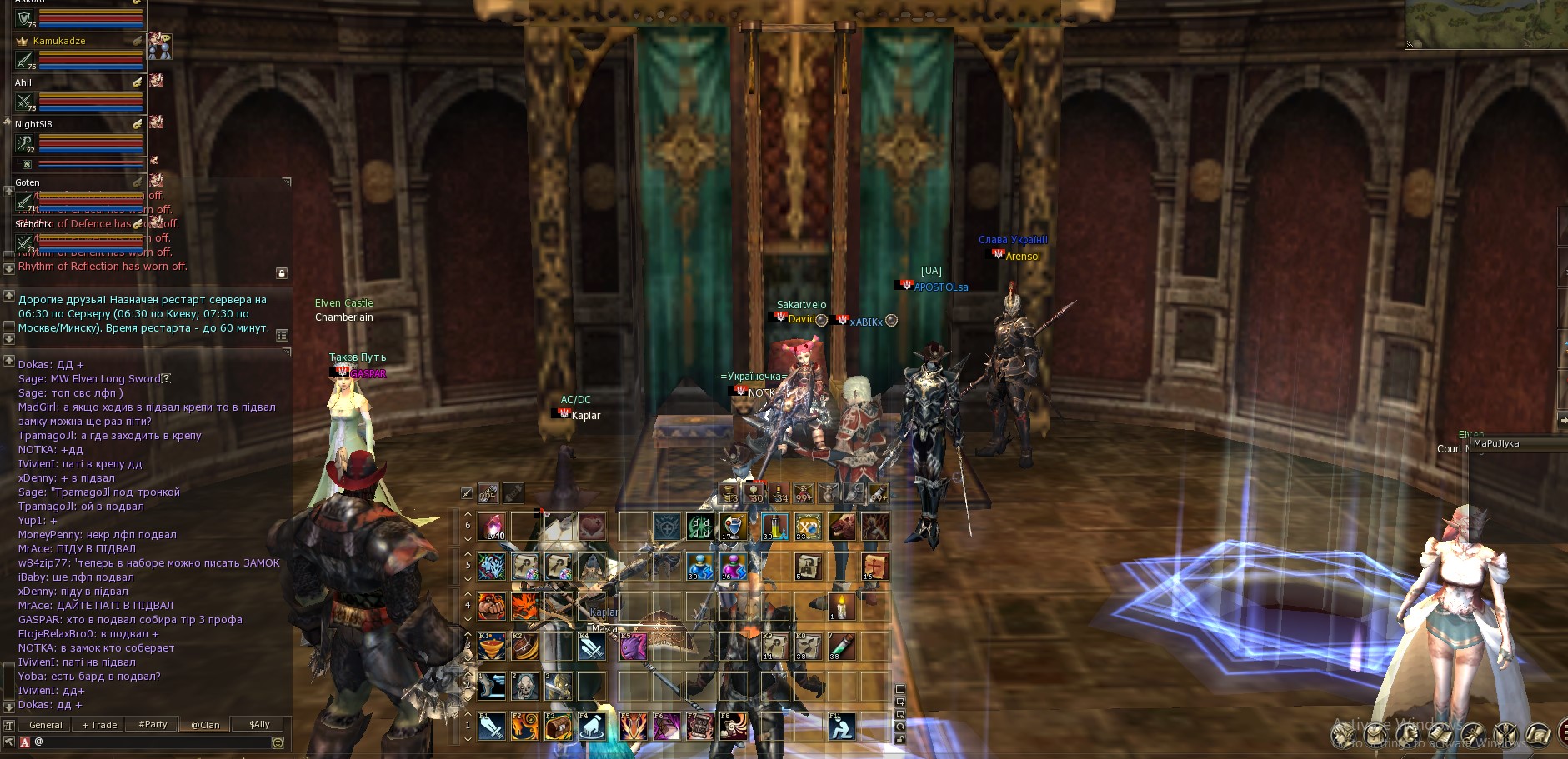Open the world minimap

(1485, 23)
